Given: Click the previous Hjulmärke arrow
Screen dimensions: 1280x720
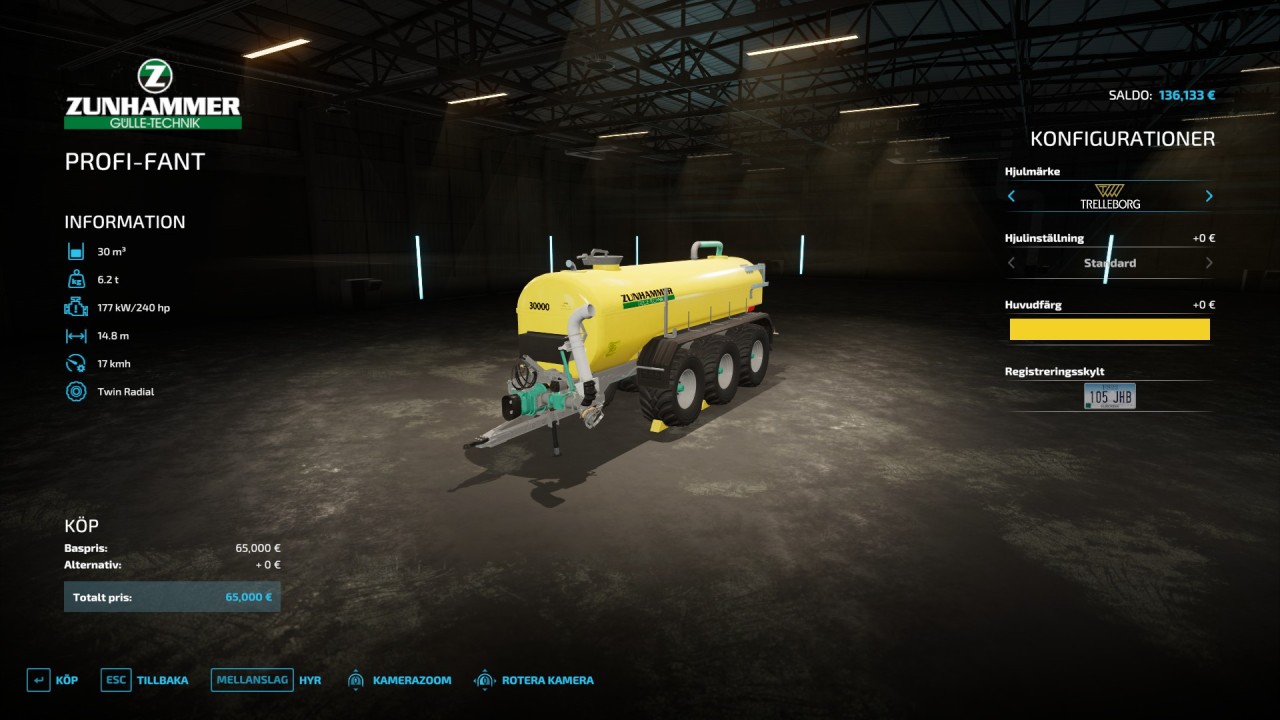Looking at the screenshot, I should (x=1011, y=196).
